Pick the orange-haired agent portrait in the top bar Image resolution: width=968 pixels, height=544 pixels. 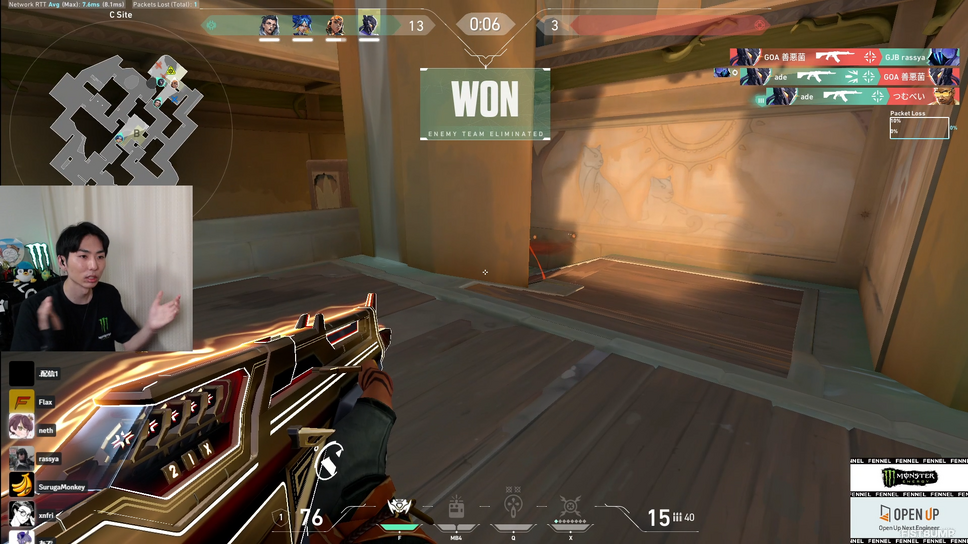click(335, 25)
